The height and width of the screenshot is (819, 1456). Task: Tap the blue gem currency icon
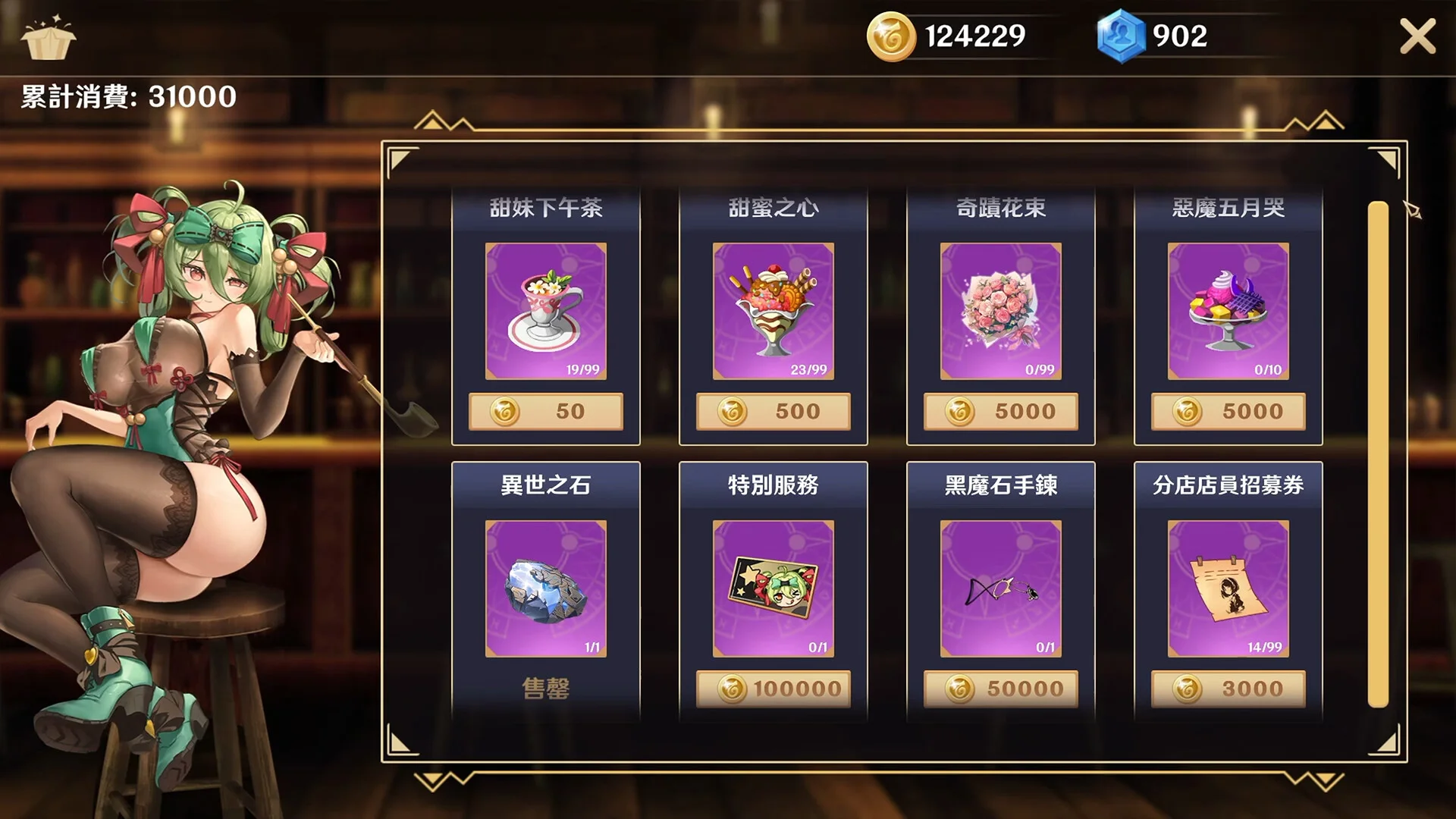pos(1120,36)
